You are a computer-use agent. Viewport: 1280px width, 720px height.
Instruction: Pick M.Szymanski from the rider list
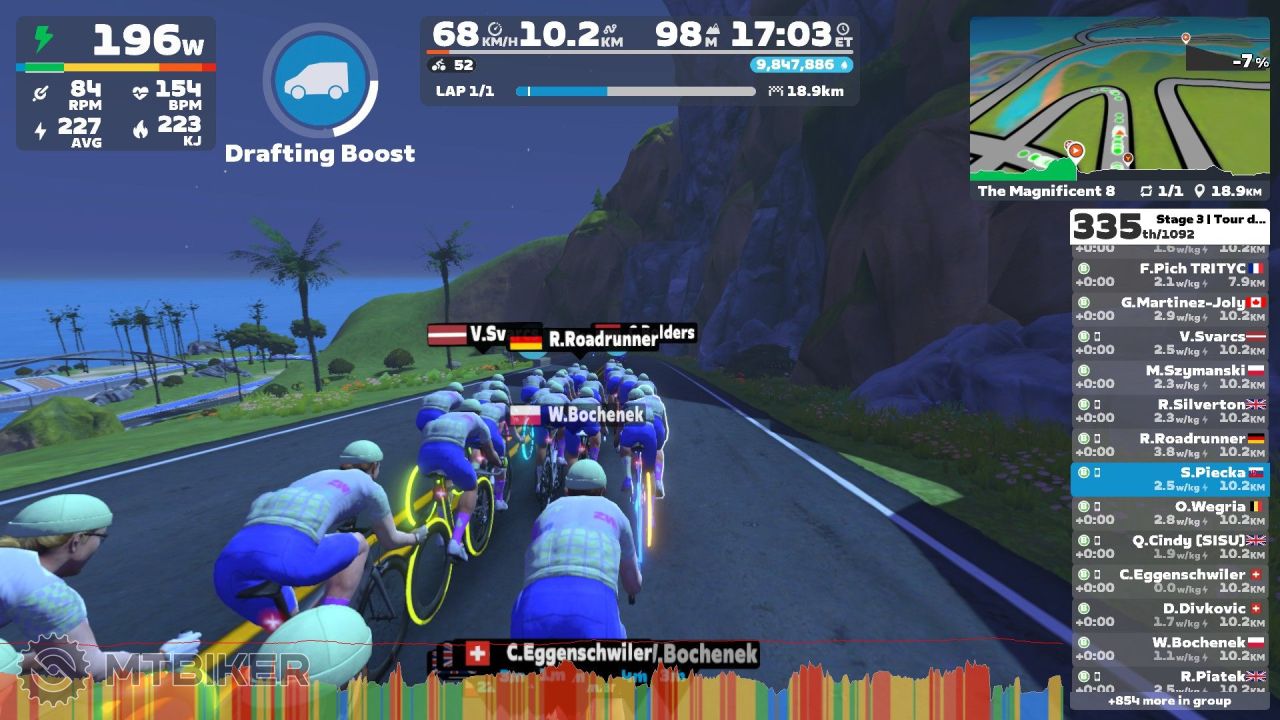pos(1169,377)
